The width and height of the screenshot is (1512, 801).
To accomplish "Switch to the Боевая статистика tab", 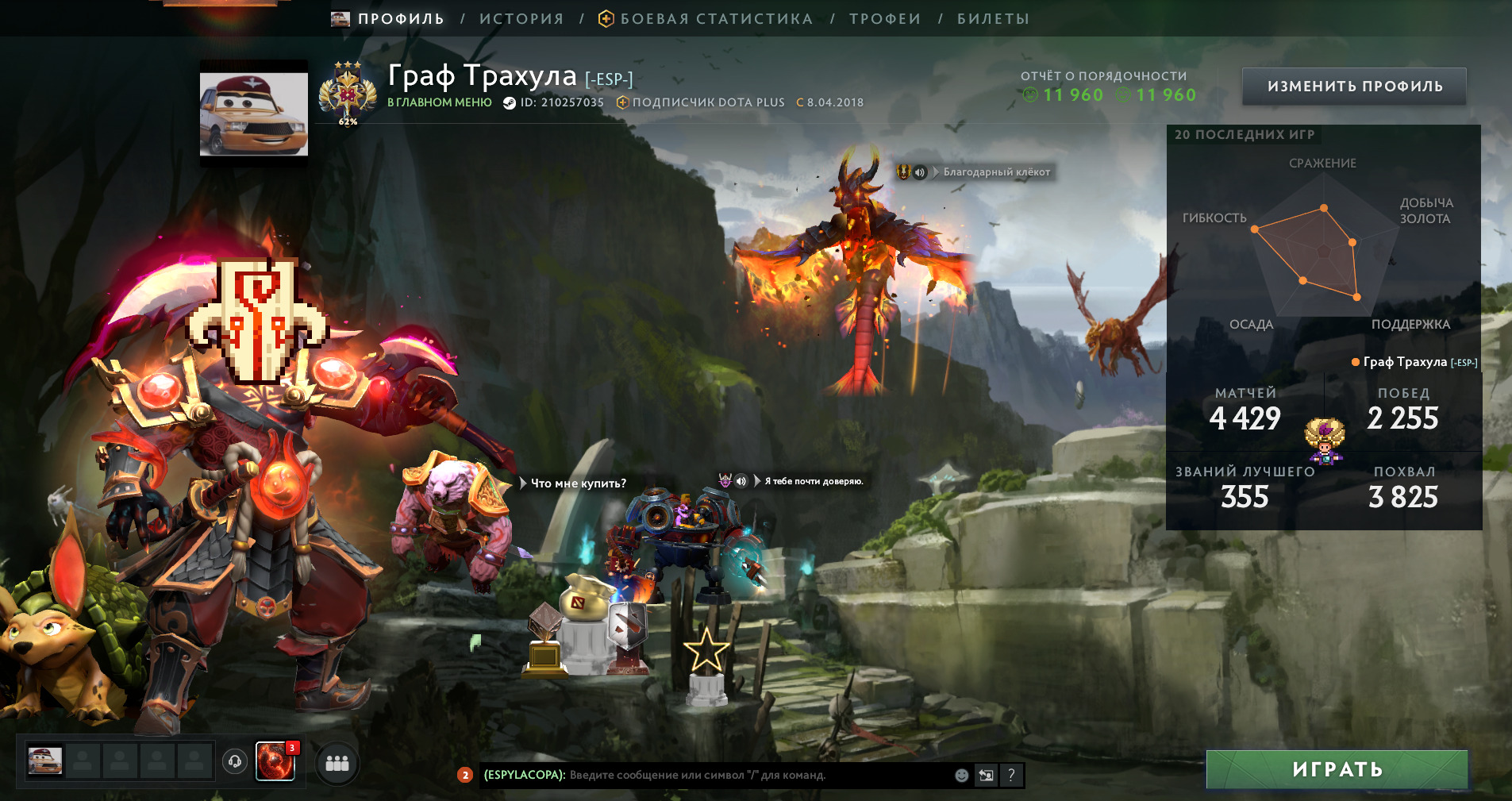I will click(x=715, y=19).
